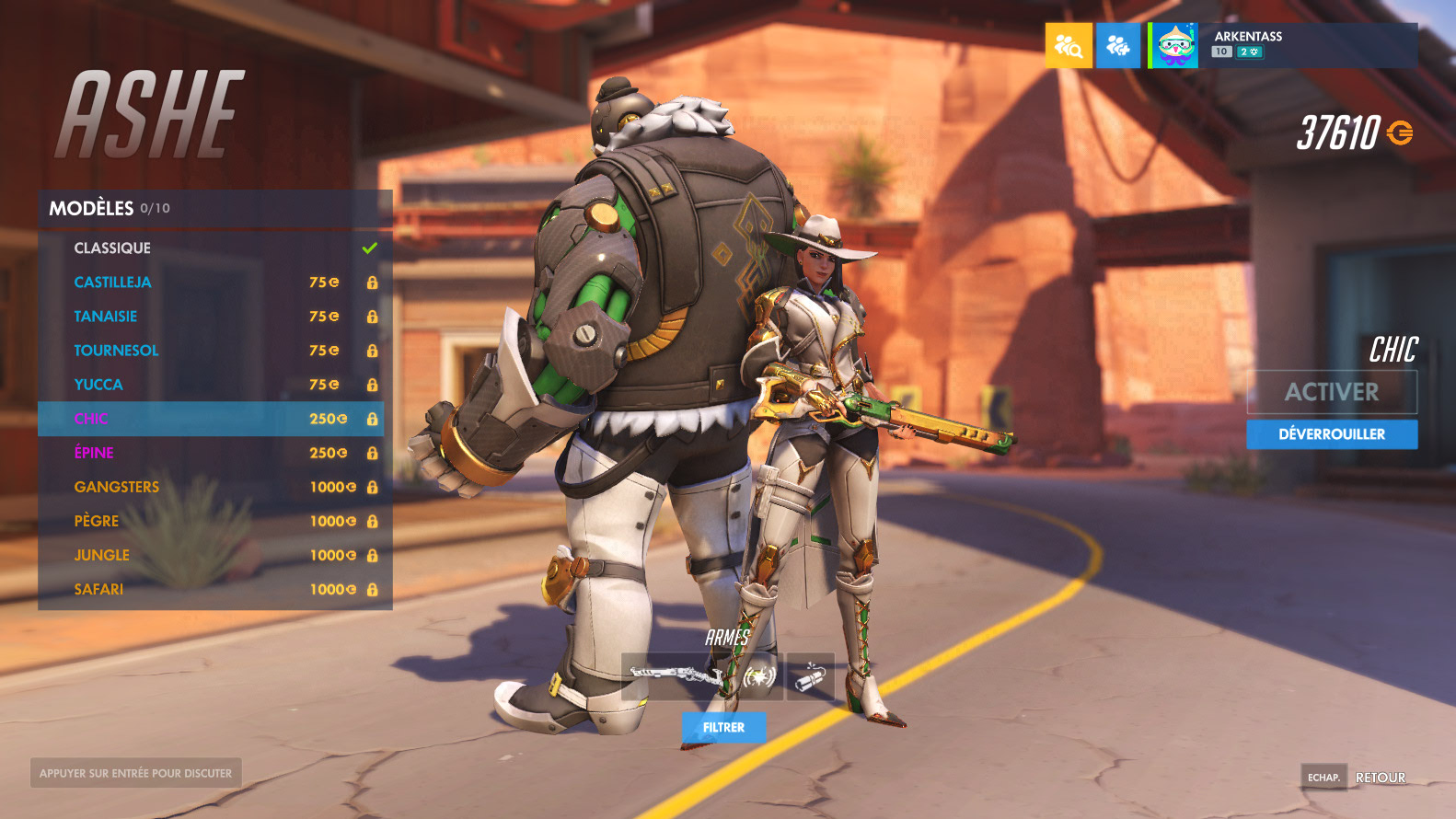
Task: Click the Déverrouiller button
Action: (x=1331, y=434)
